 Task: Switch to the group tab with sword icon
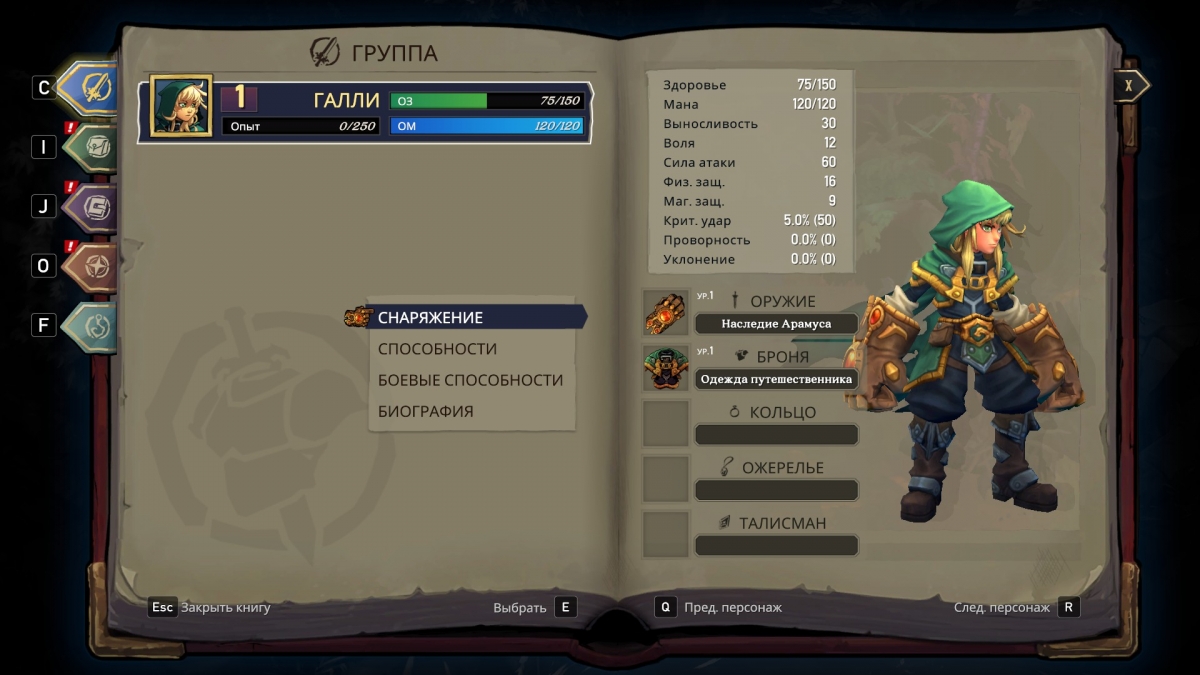click(90, 87)
